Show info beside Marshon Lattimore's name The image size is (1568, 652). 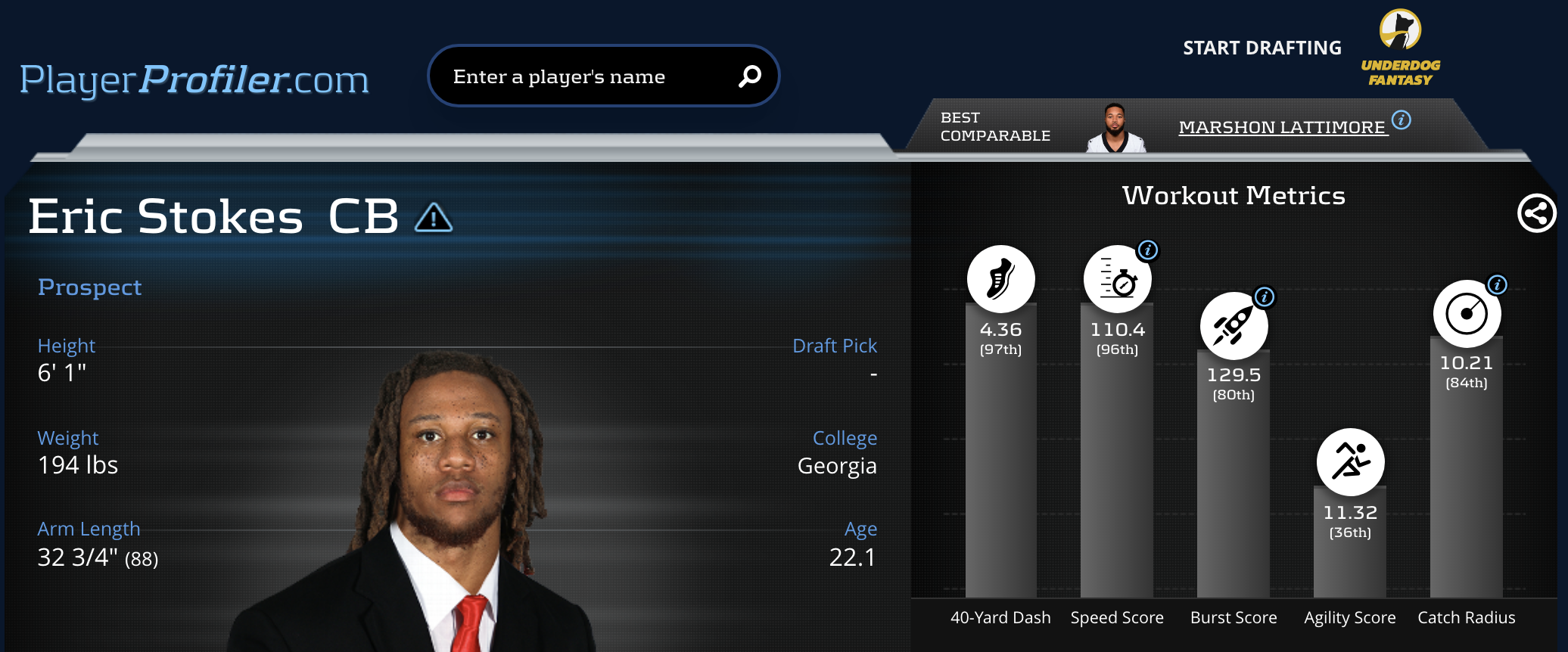1402,120
